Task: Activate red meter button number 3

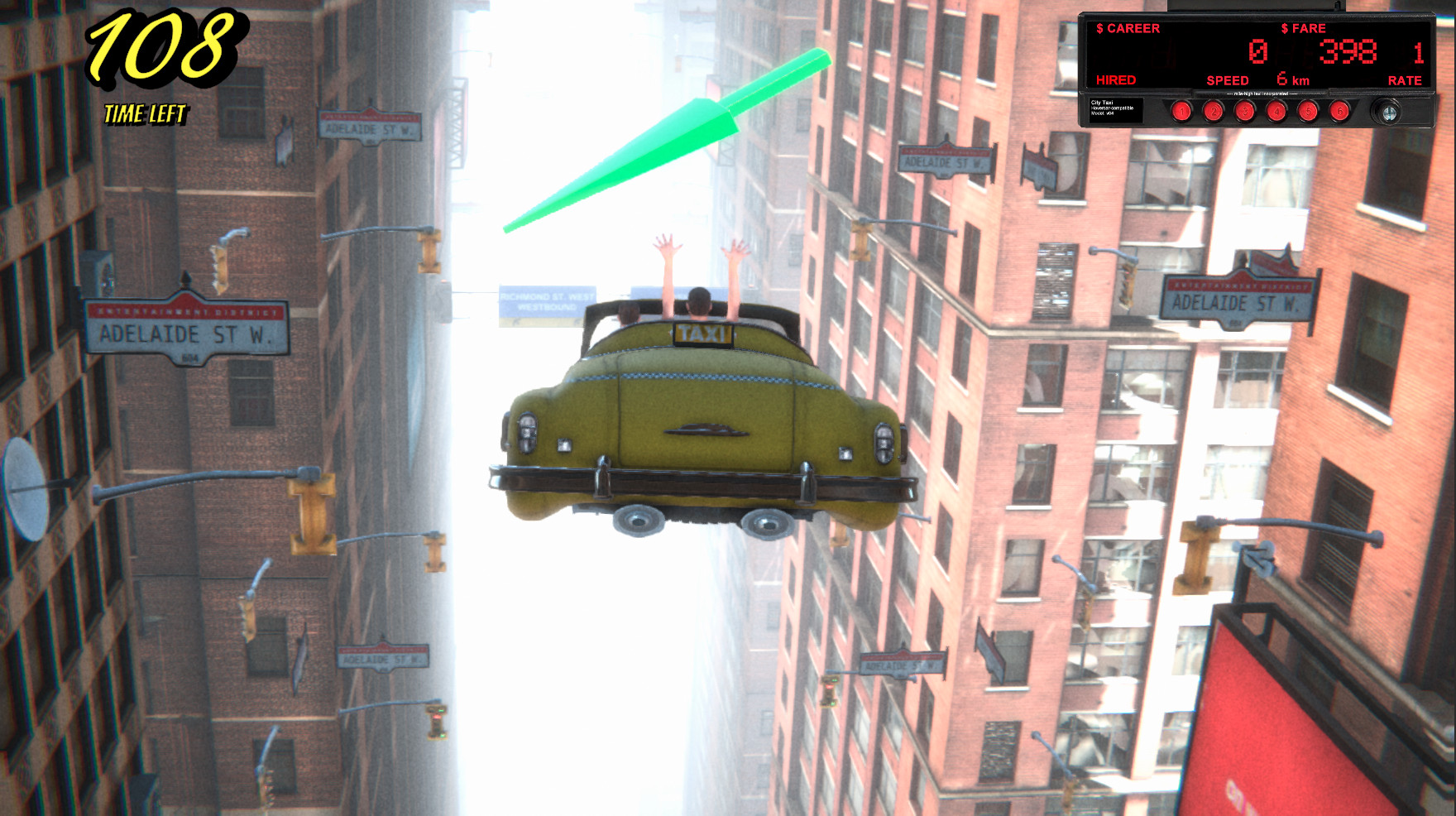Action: pyautogui.click(x=1245, y=111)
